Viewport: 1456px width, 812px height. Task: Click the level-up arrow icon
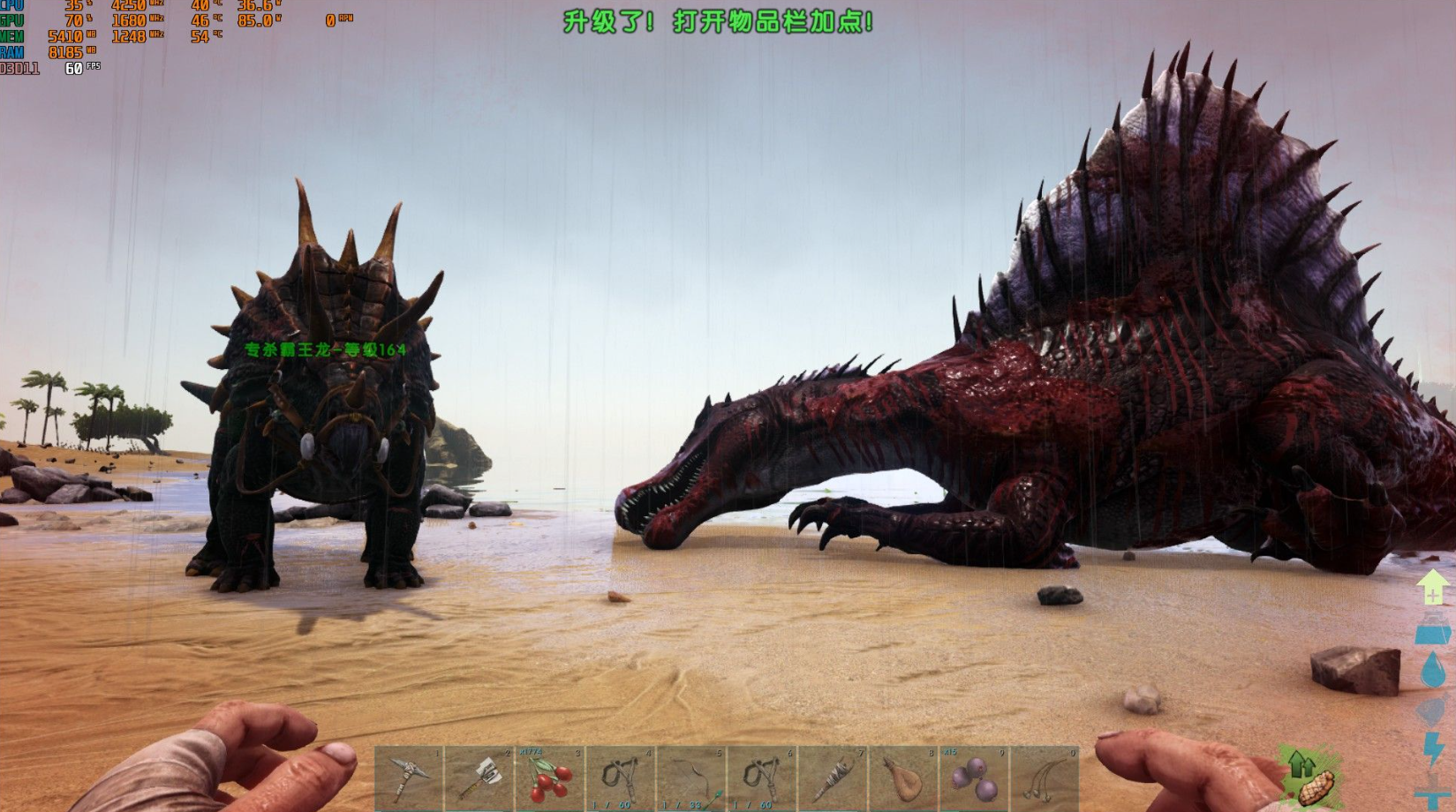[x=1432, y=587]
